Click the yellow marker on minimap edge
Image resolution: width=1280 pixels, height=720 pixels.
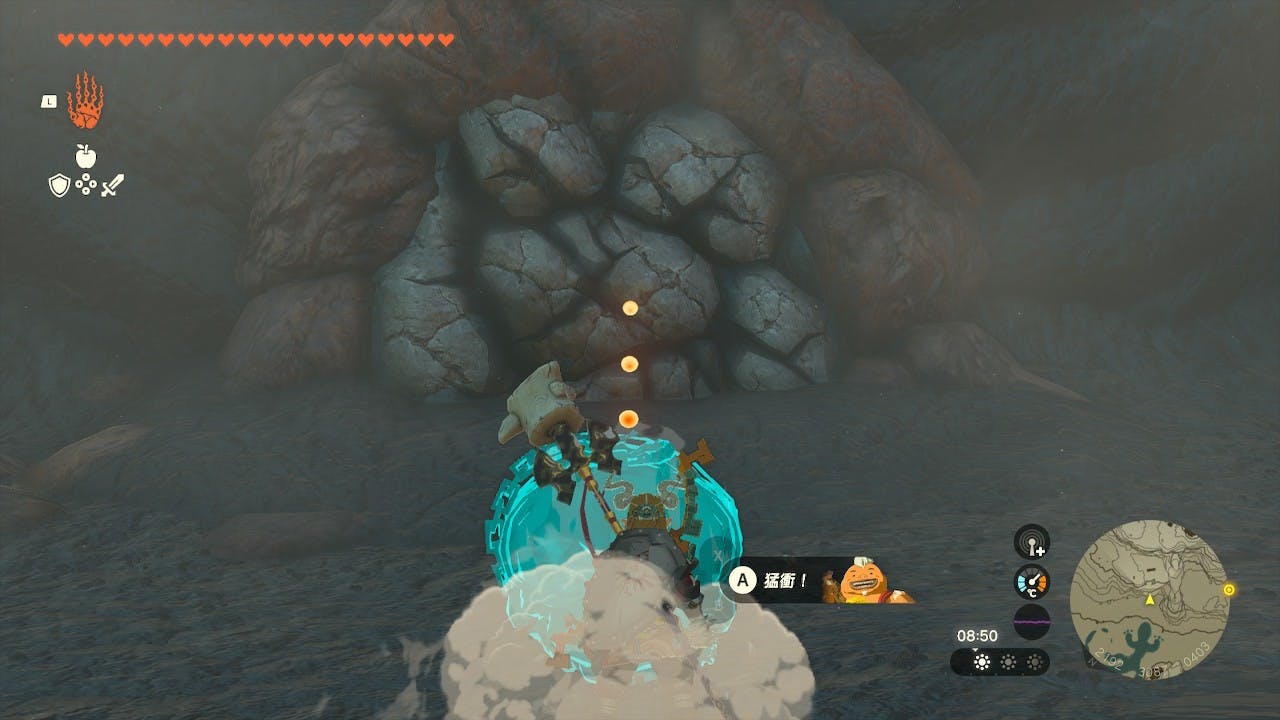click(x=1229, y=590)
